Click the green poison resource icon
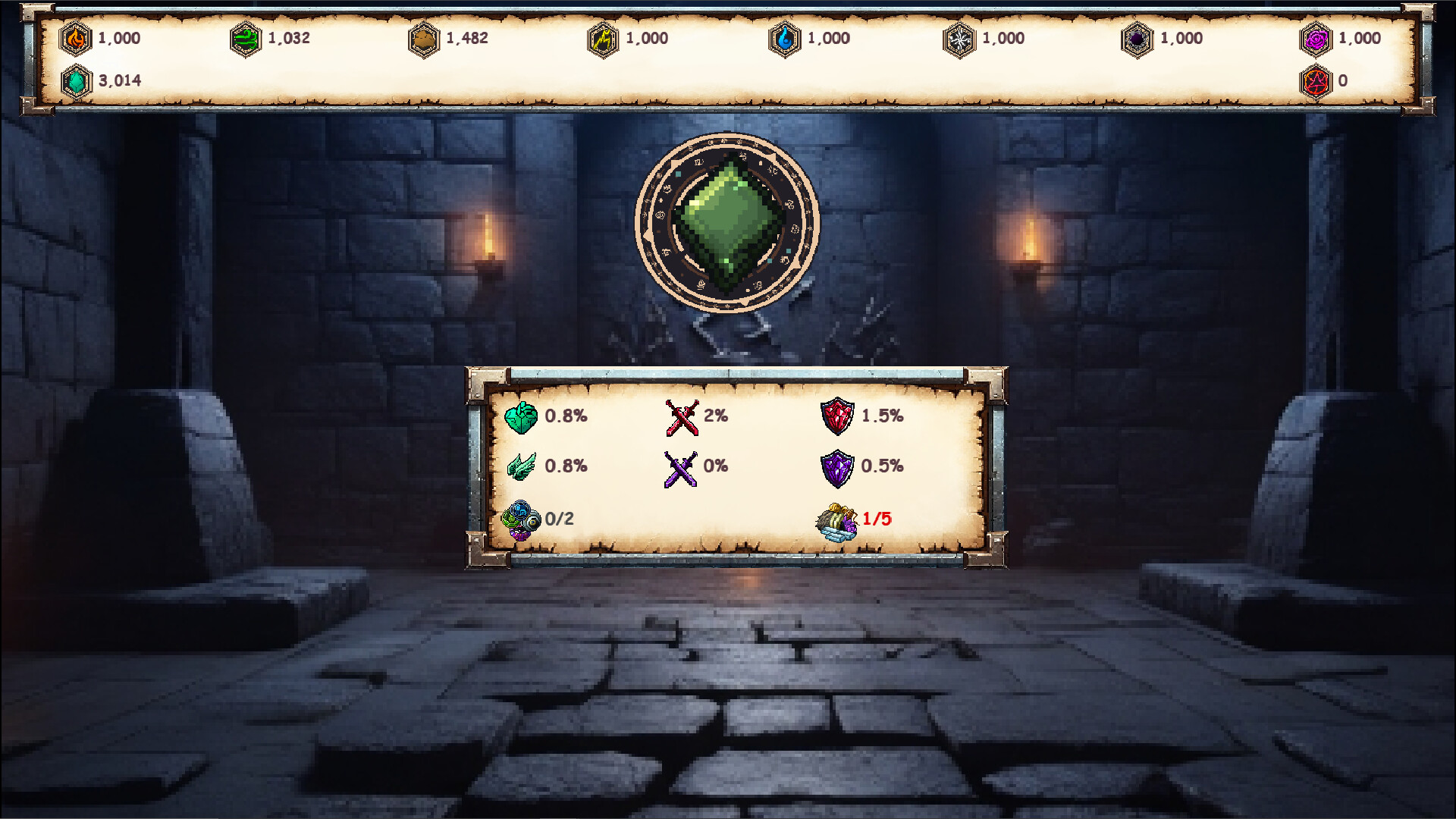 (x=243, y=39)
